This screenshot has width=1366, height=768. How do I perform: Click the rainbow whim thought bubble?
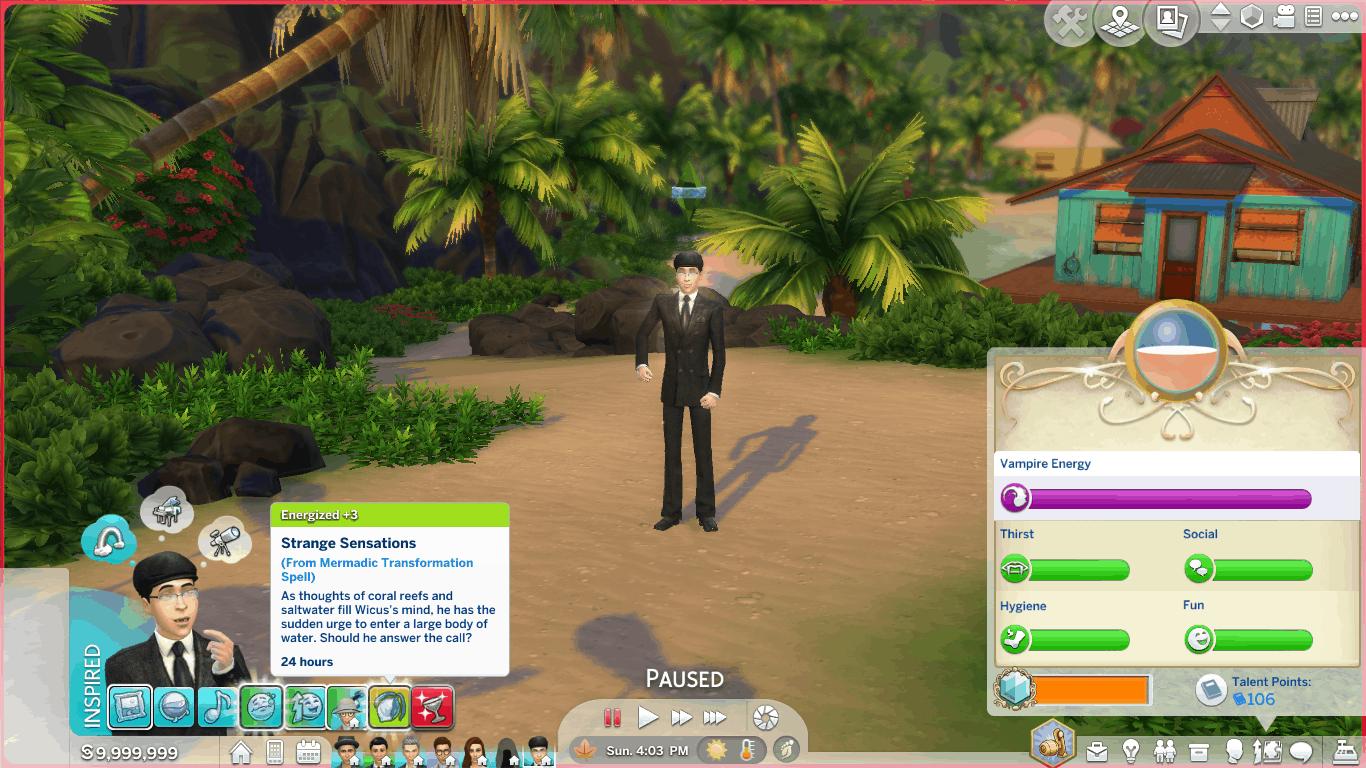108,540
